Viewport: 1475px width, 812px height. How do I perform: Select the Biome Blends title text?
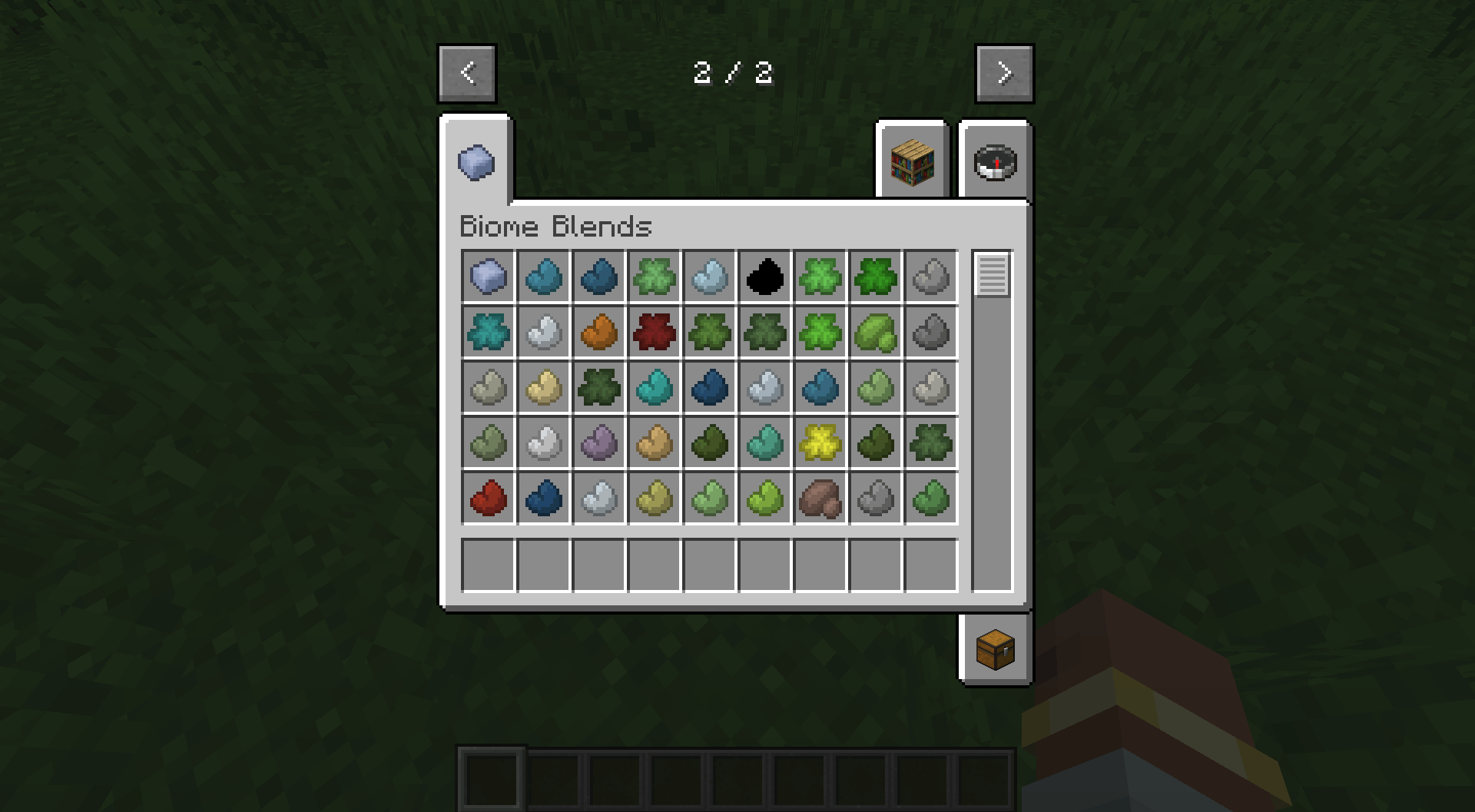555,226
